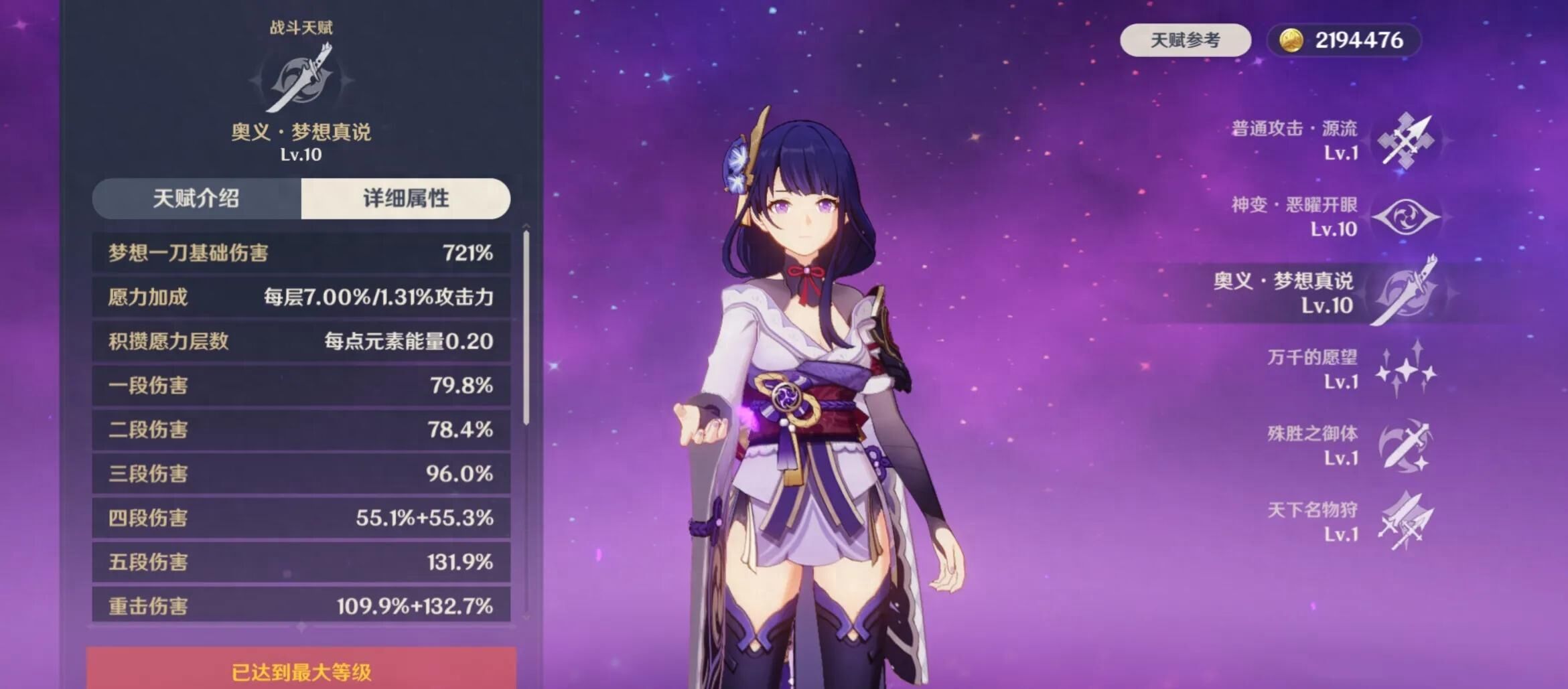
Task: Switch to the 天赋介绍 tab
Action: coord(196,199)
